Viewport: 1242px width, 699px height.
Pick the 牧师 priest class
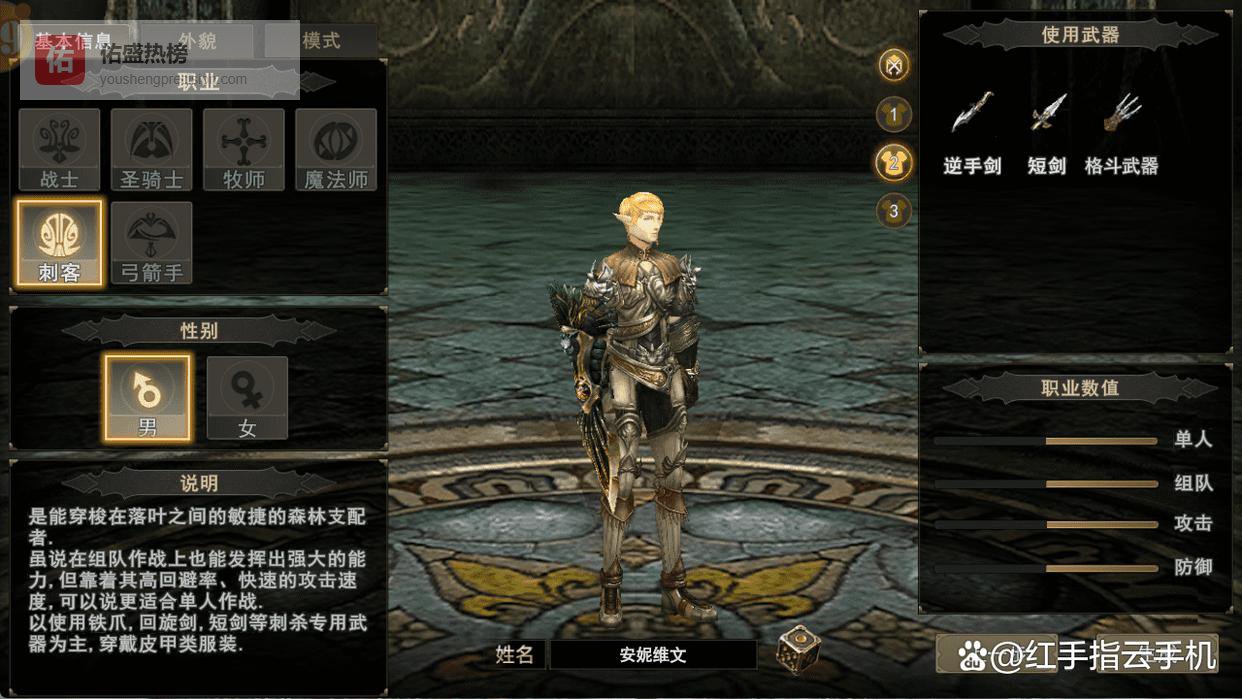click(244, 150)
